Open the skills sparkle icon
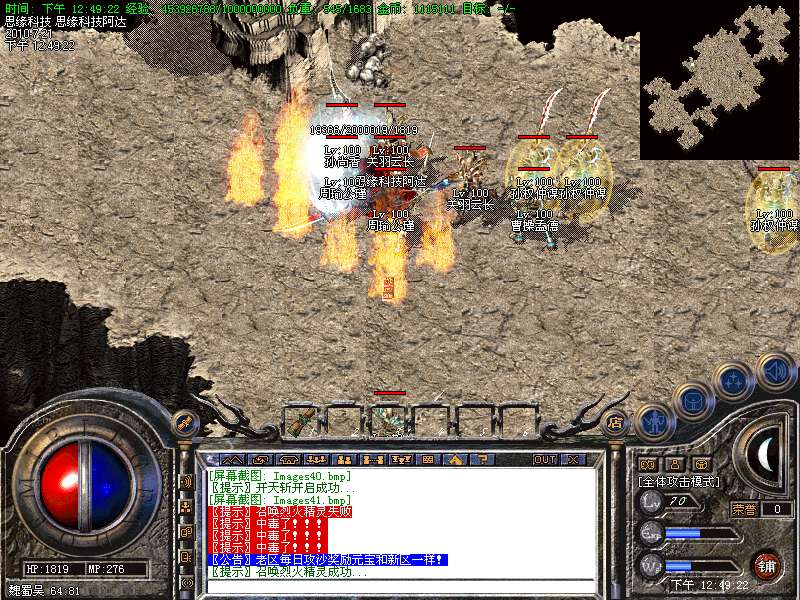This screenshot has width=800, height=600. click(734, 380)
